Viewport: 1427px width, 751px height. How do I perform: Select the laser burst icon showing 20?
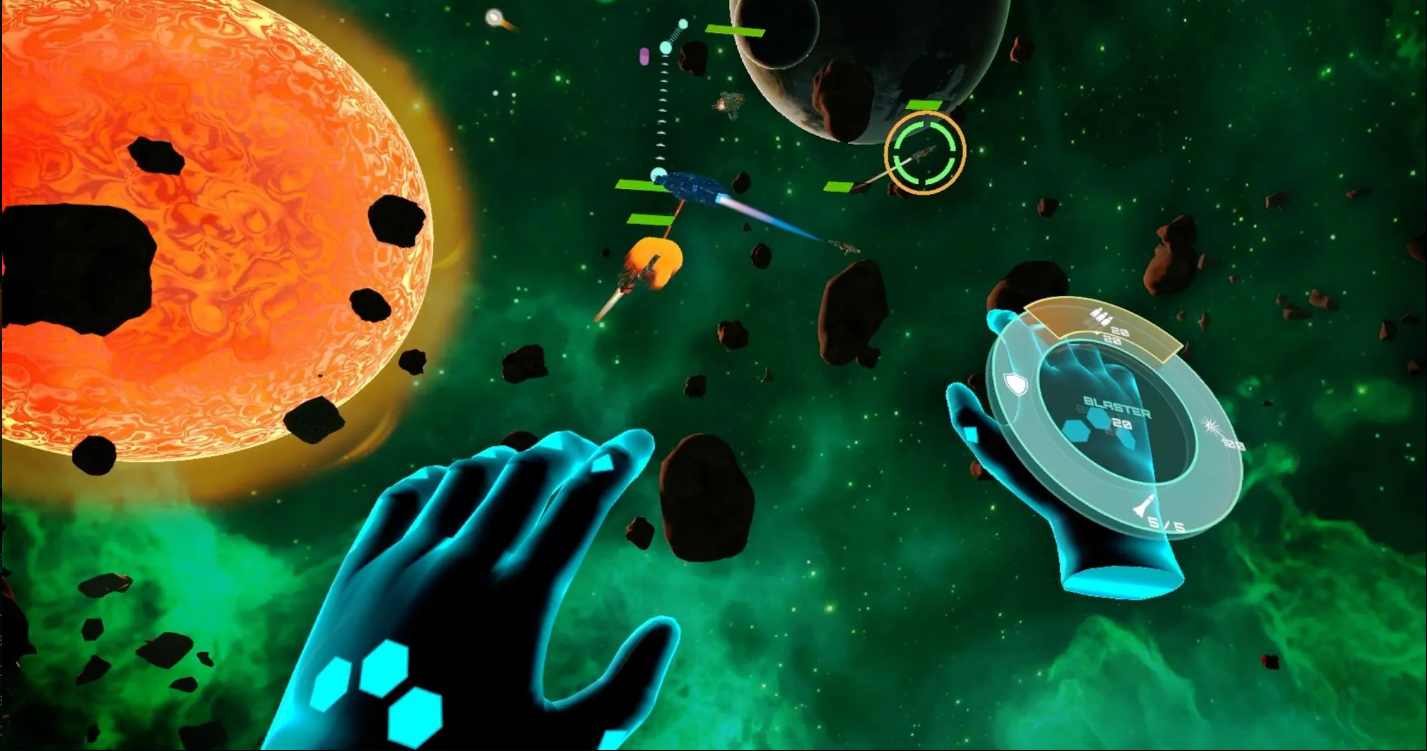tap(1212, 424)
